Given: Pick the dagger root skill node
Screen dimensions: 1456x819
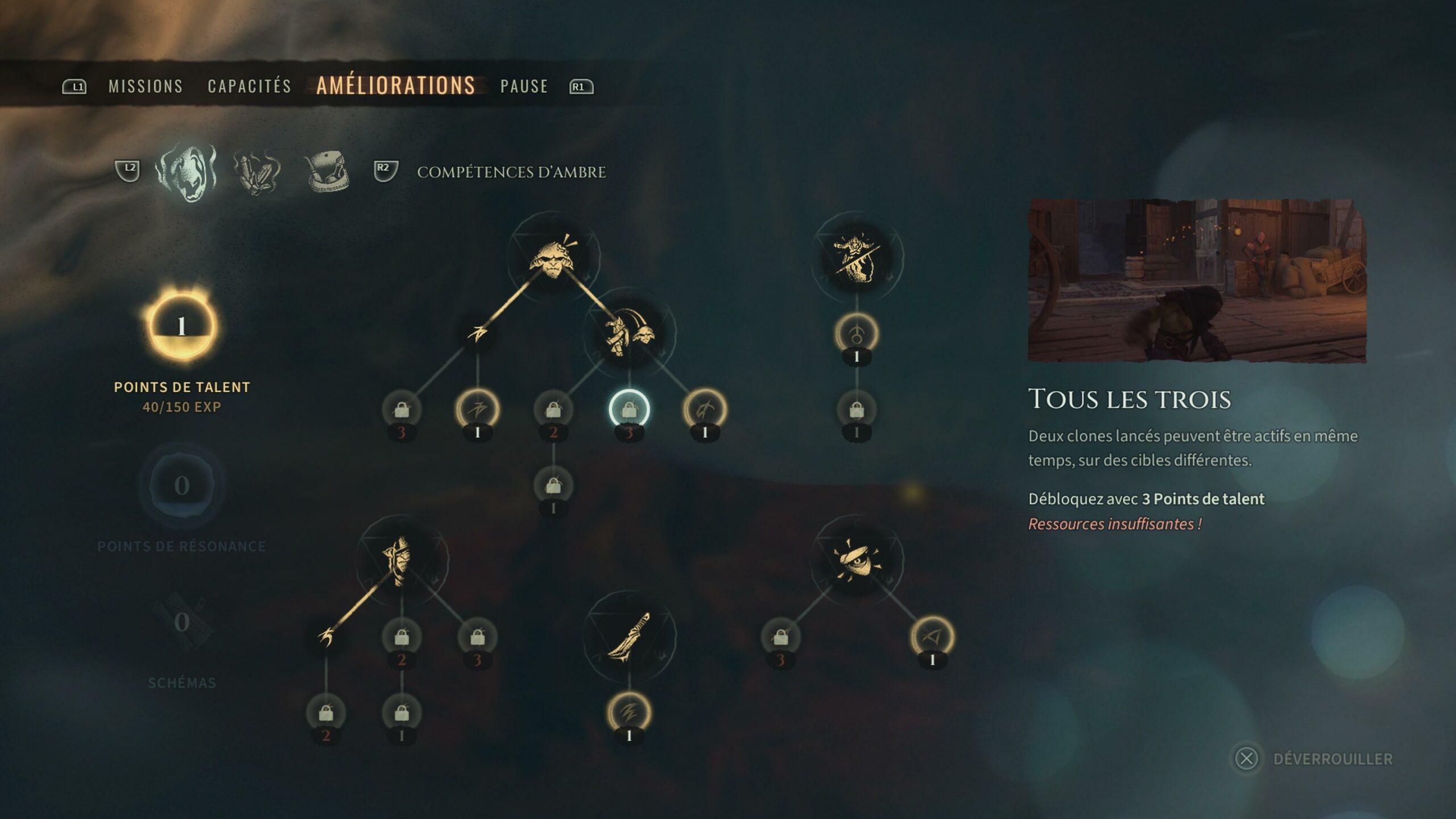Looking at the screenshot, I should click(629, 636).
